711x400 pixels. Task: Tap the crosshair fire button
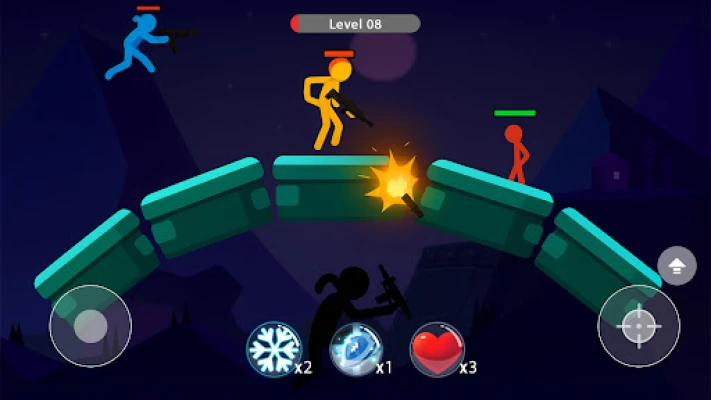coord(639,326)
